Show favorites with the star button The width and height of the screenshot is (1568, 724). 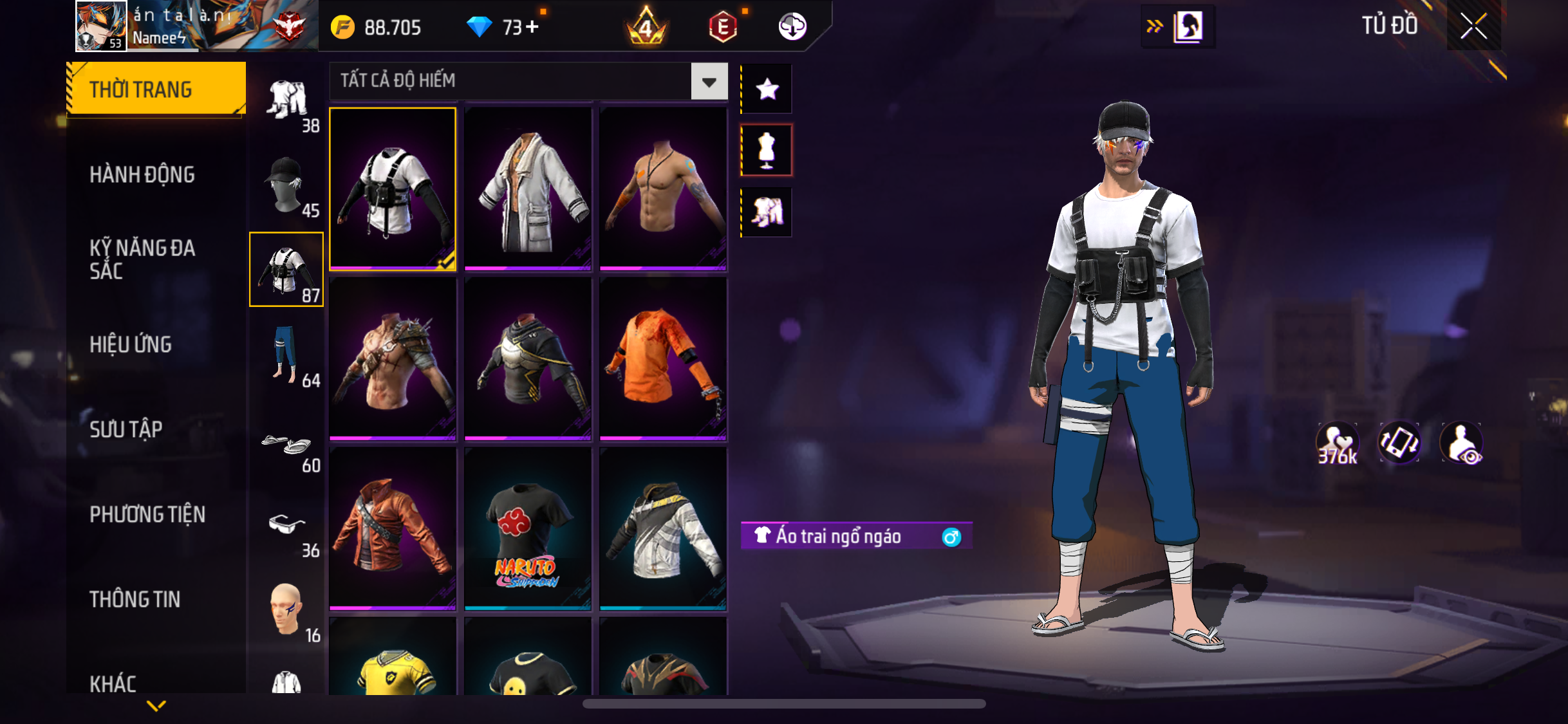(x=767, y=89)
